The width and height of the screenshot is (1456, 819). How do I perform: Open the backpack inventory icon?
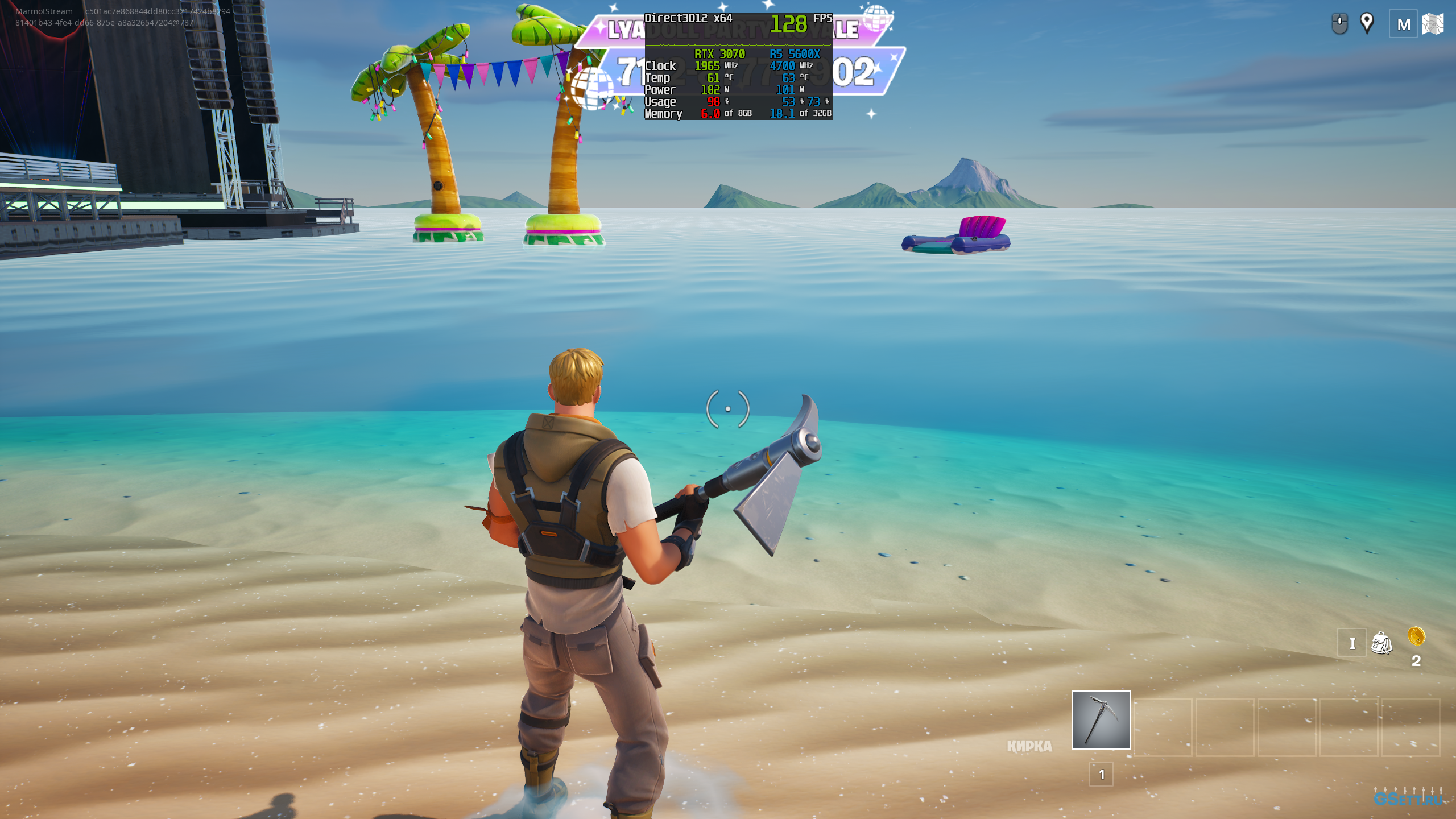pyautogui.click(x=1381, y=643)
